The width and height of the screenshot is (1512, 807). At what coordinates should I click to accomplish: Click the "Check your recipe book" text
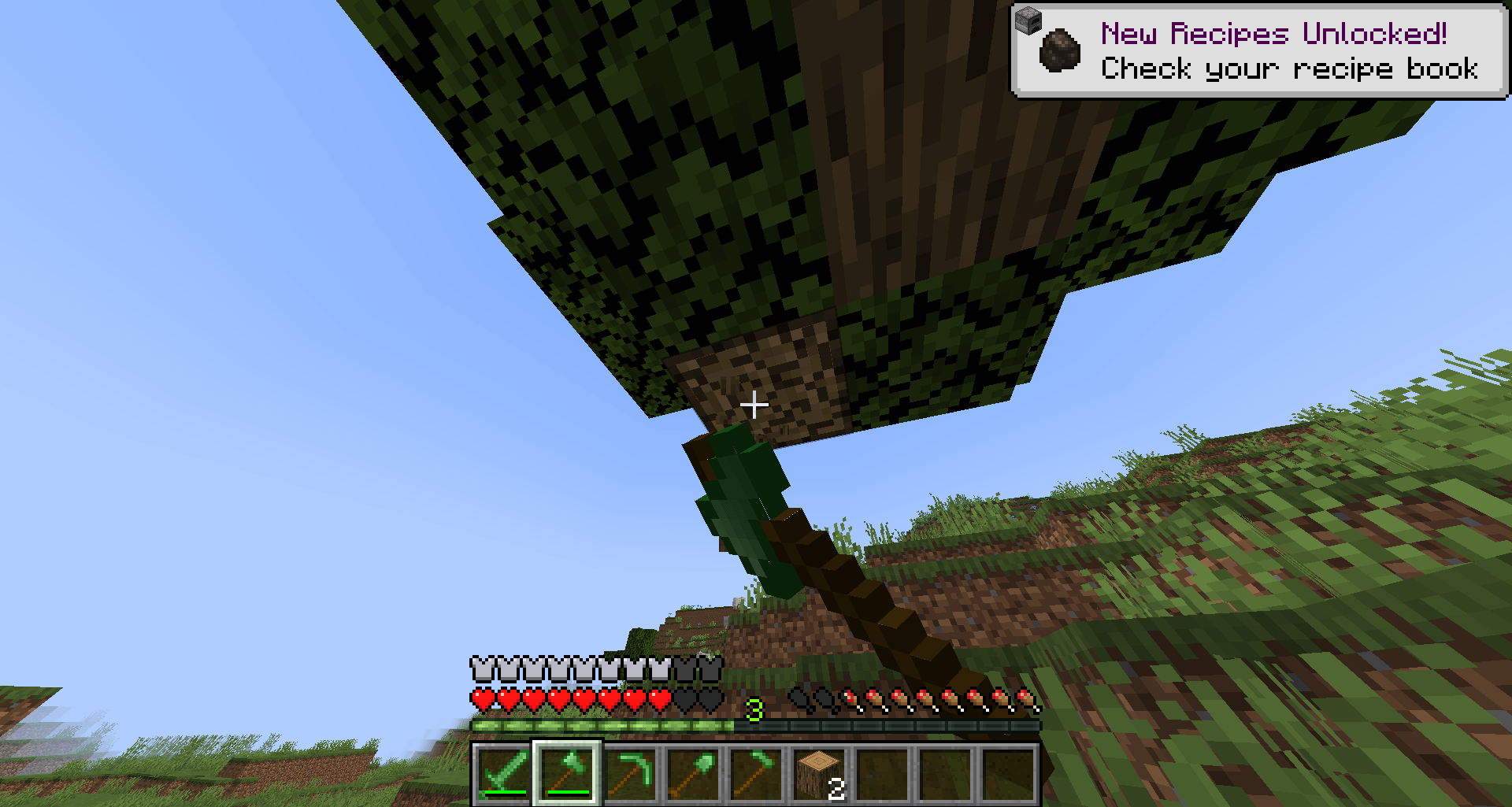click(x=1290, y=70)
